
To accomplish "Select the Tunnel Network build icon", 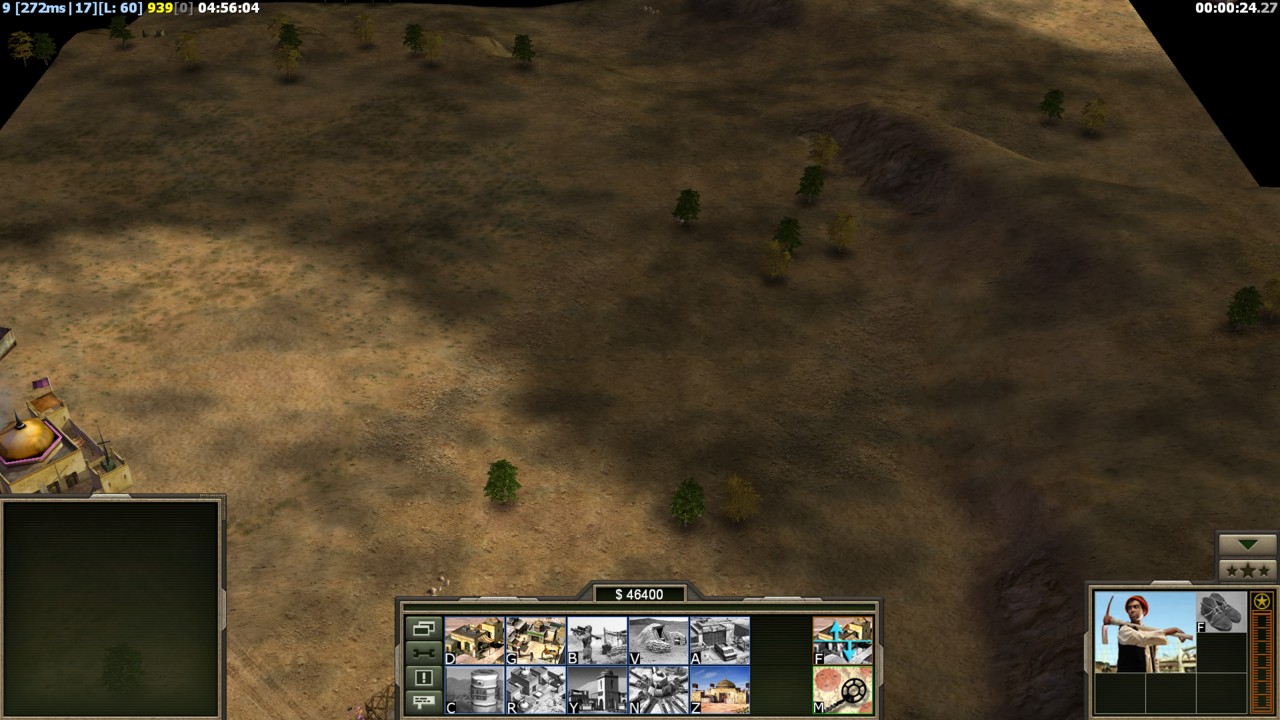I will (x=658, y=640).
